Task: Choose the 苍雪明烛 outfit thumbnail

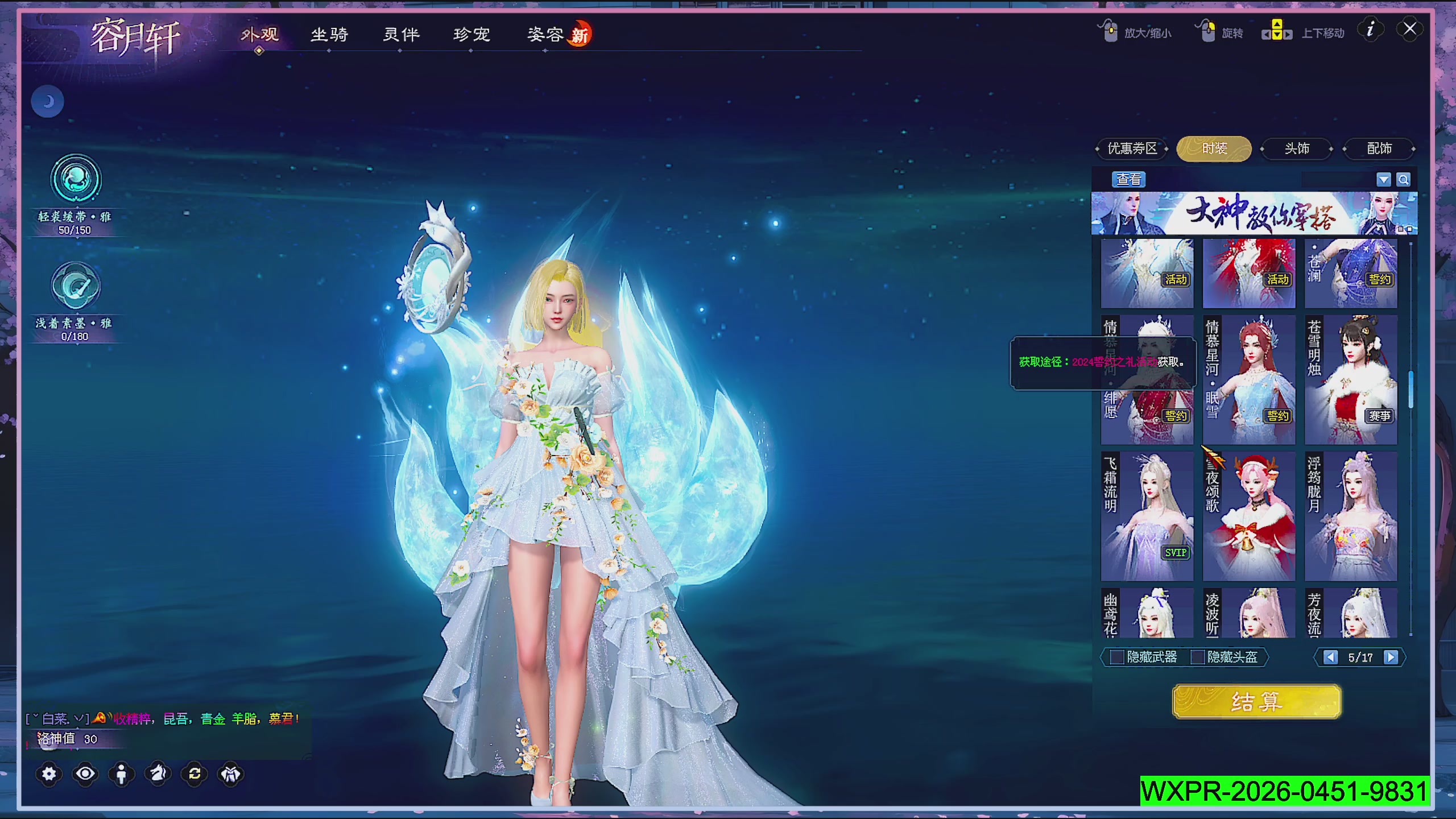Action: tap(1351, 379)
